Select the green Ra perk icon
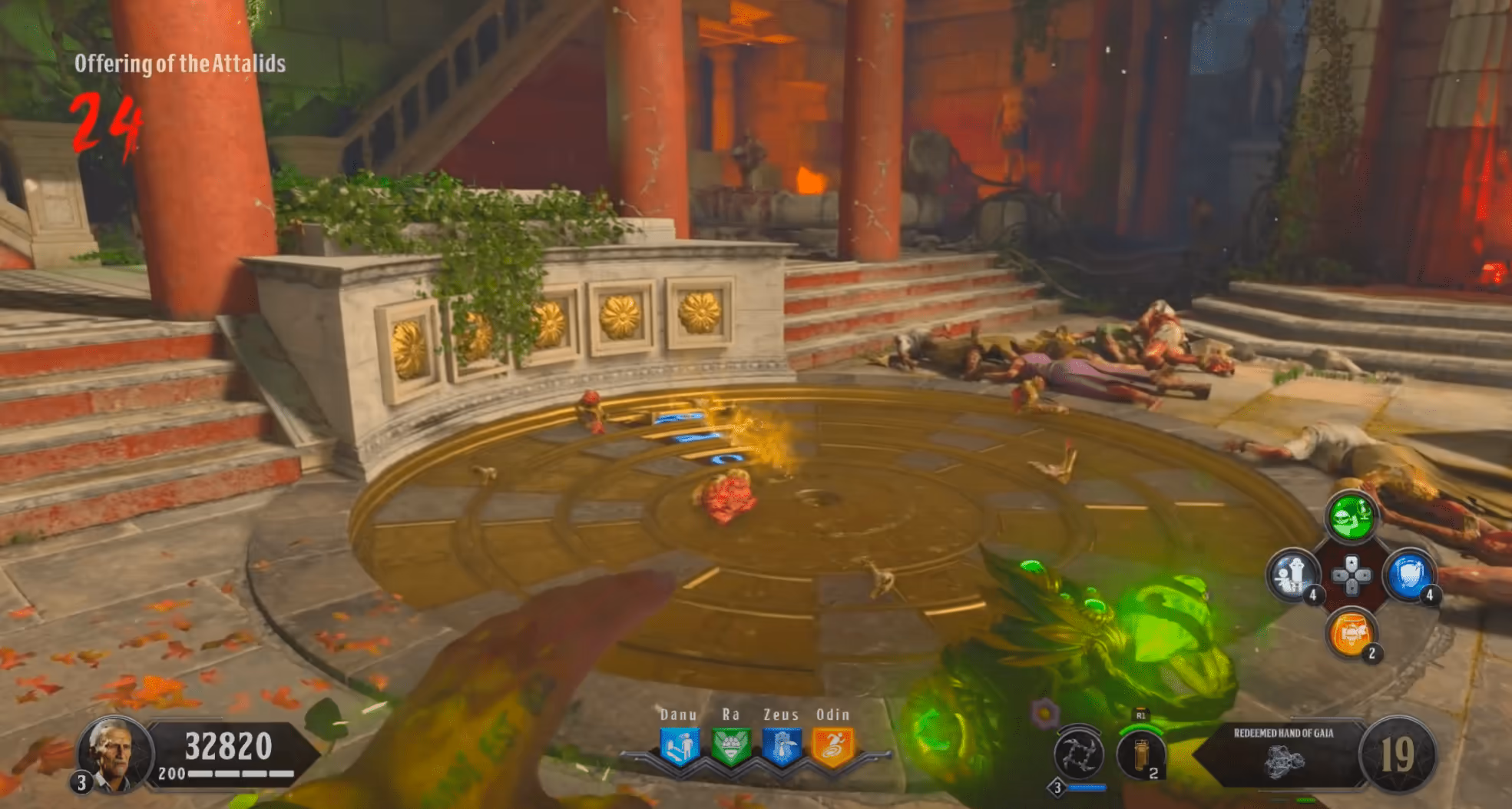The image size is (1512, 809). (730, 747)
